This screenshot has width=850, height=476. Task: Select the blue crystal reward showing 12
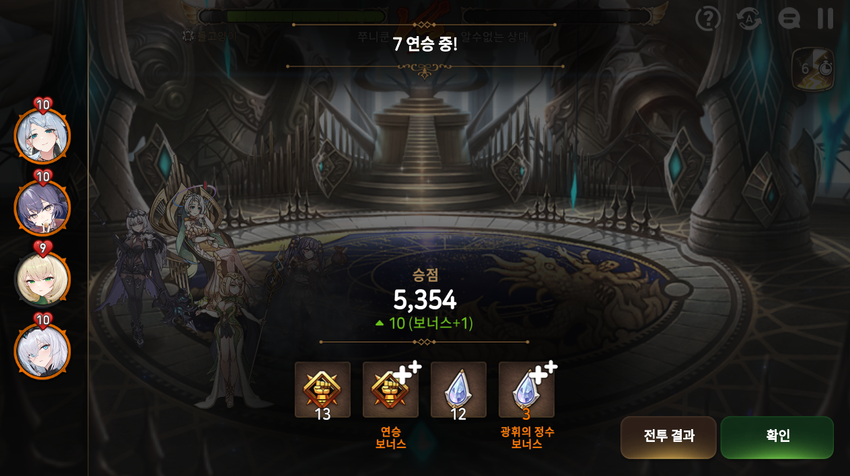(x=458, y=389)
